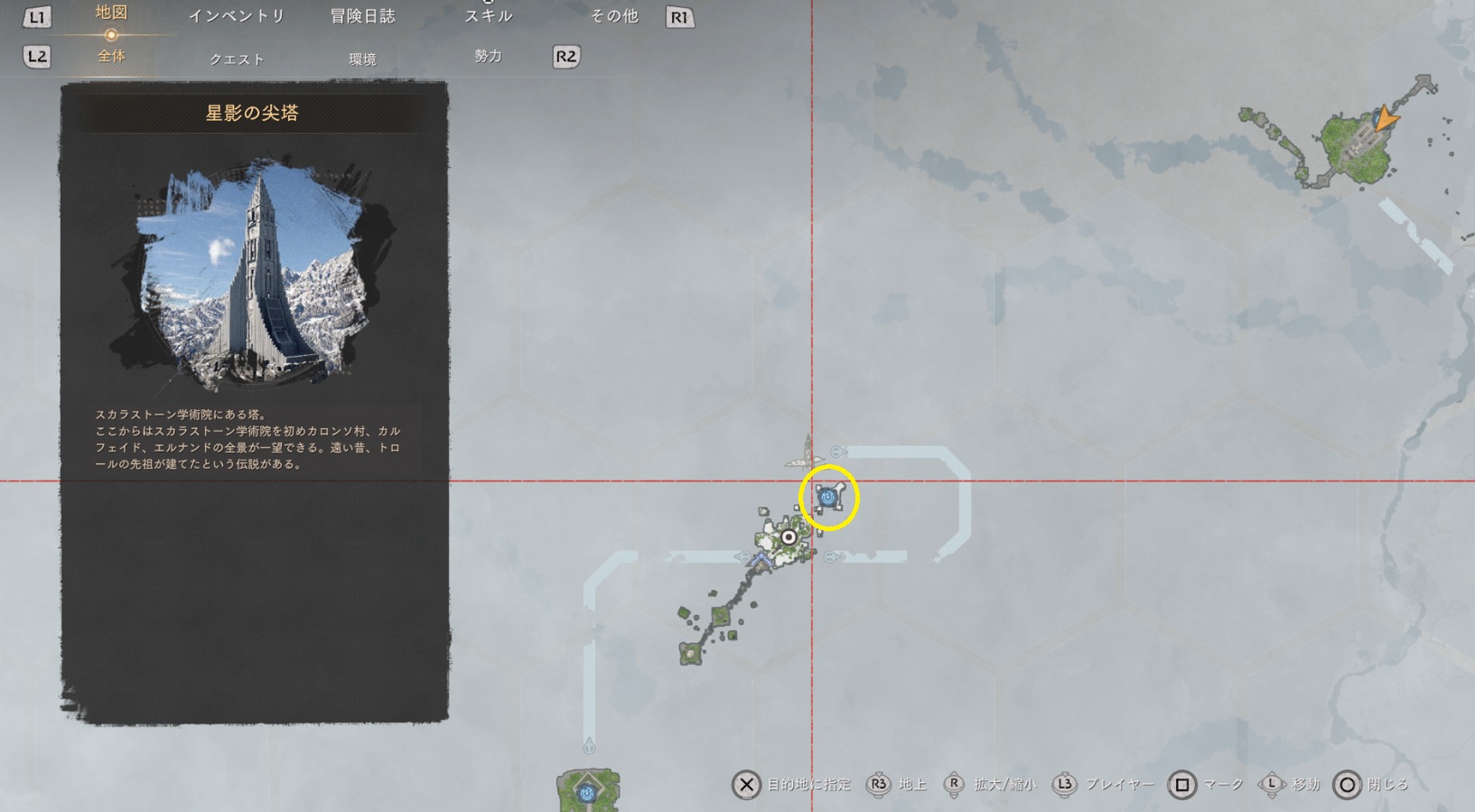Switch to the スキル skills tab
This screenshot has width=1475, height=812.
[489, 16]
